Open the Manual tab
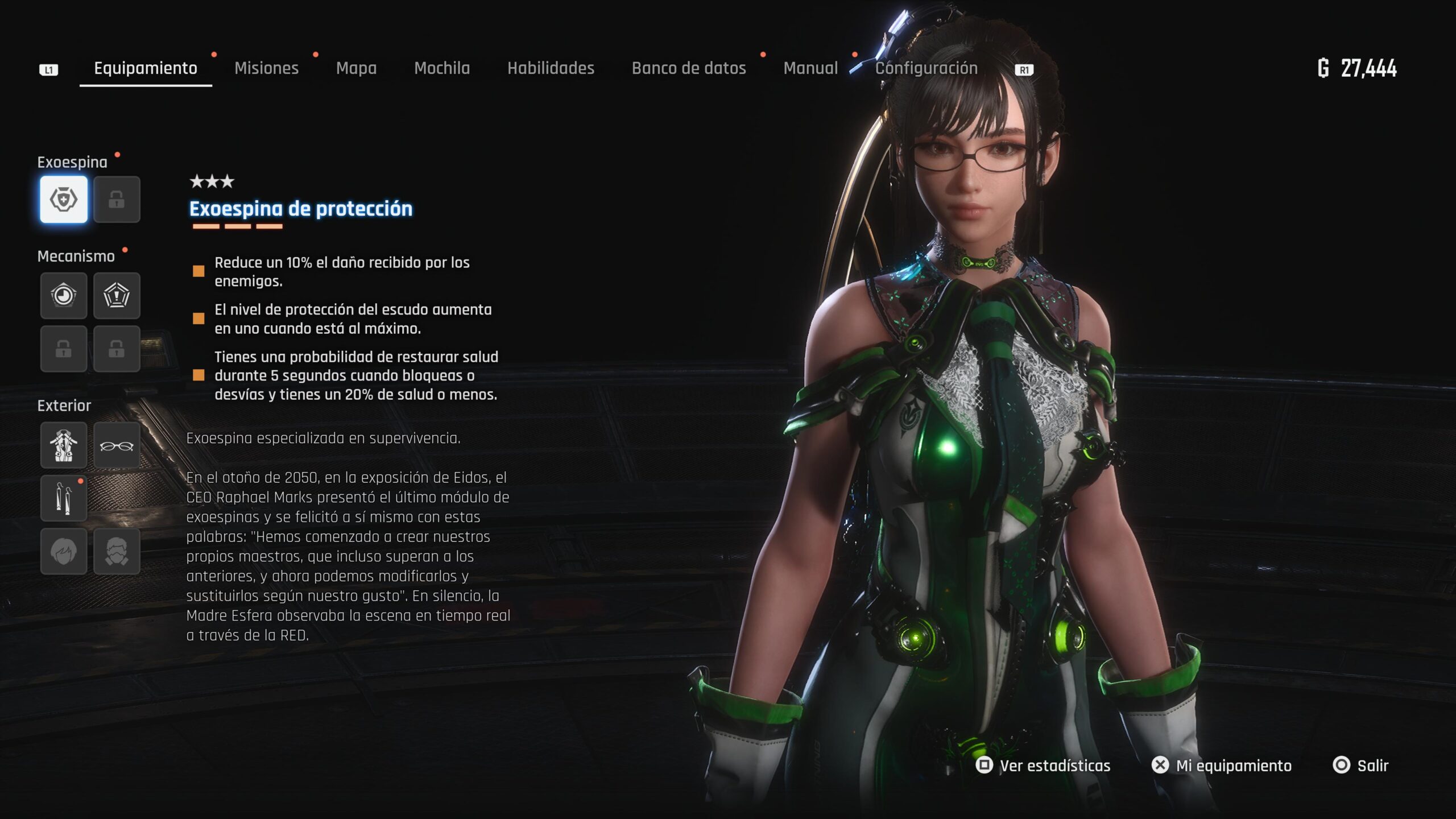 pos(810,68)
